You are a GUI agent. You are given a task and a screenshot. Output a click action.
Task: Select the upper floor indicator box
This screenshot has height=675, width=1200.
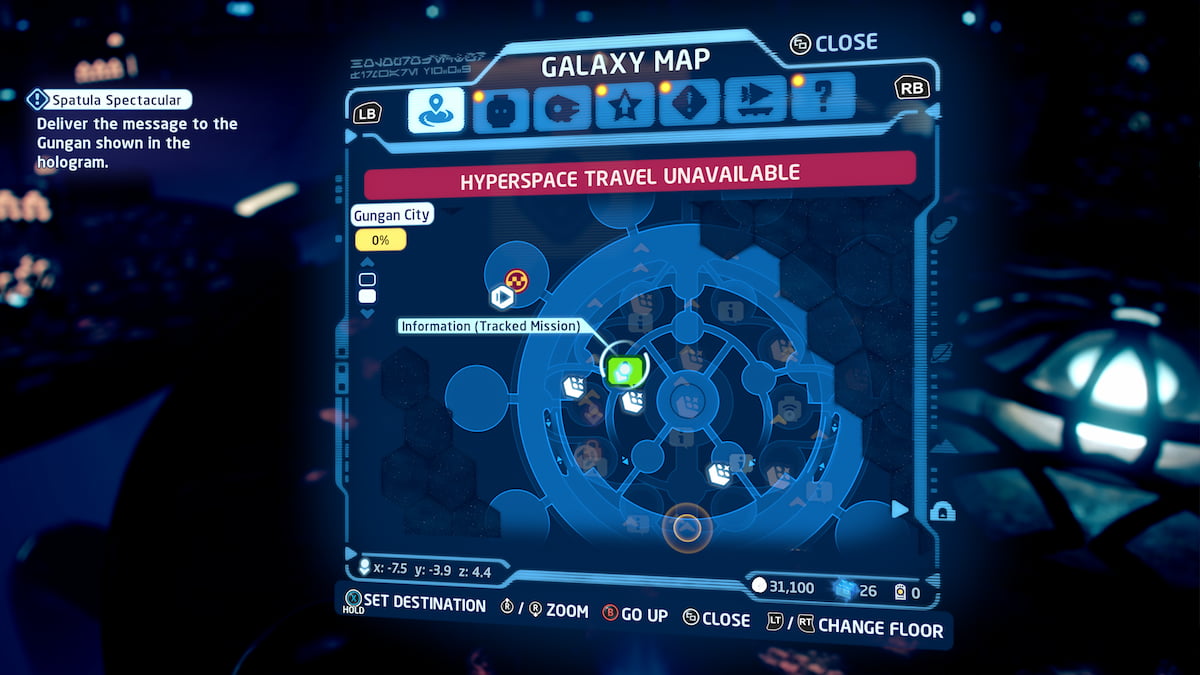pos(367,279)
